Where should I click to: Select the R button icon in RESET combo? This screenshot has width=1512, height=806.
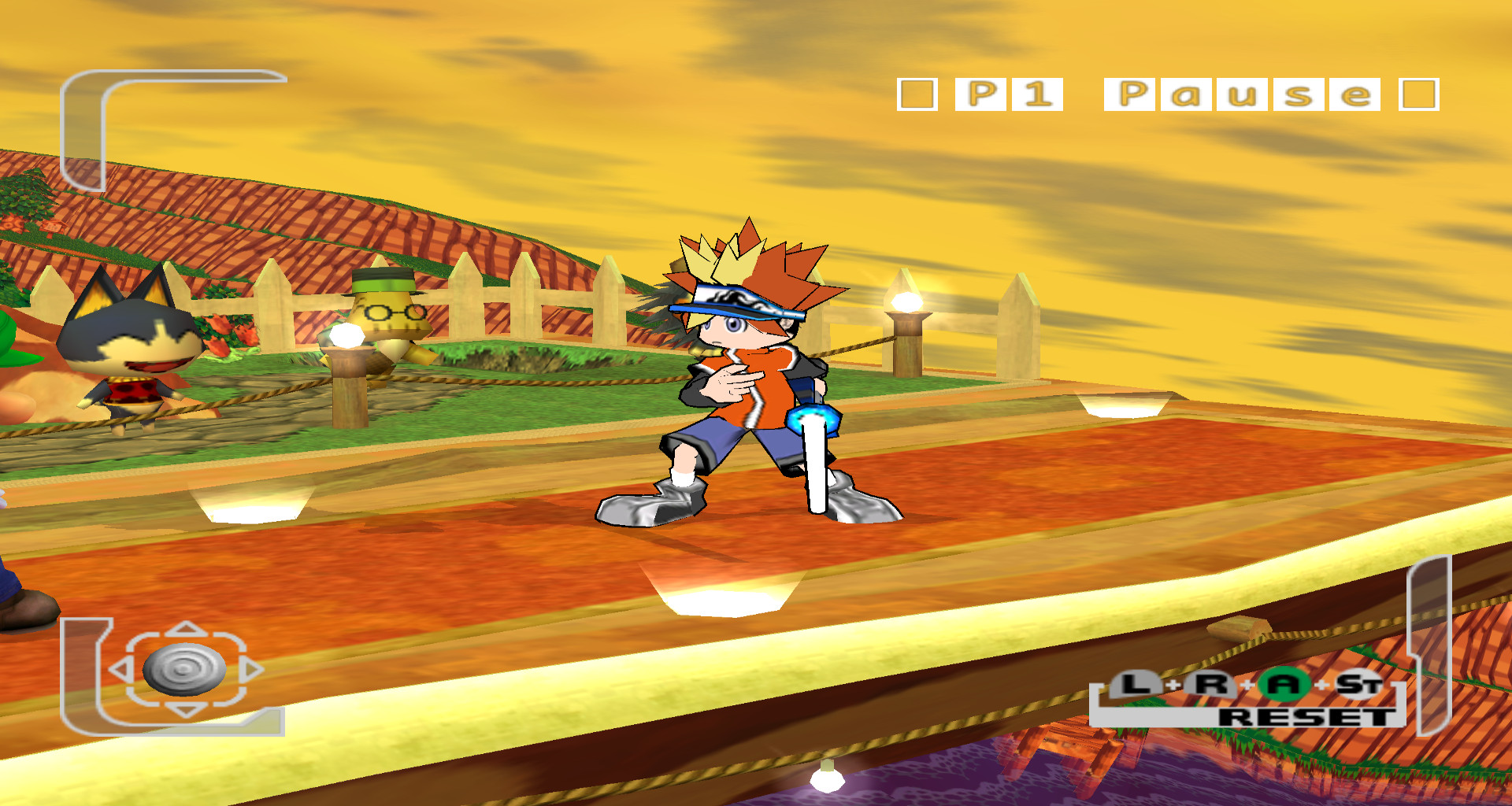1210,683
